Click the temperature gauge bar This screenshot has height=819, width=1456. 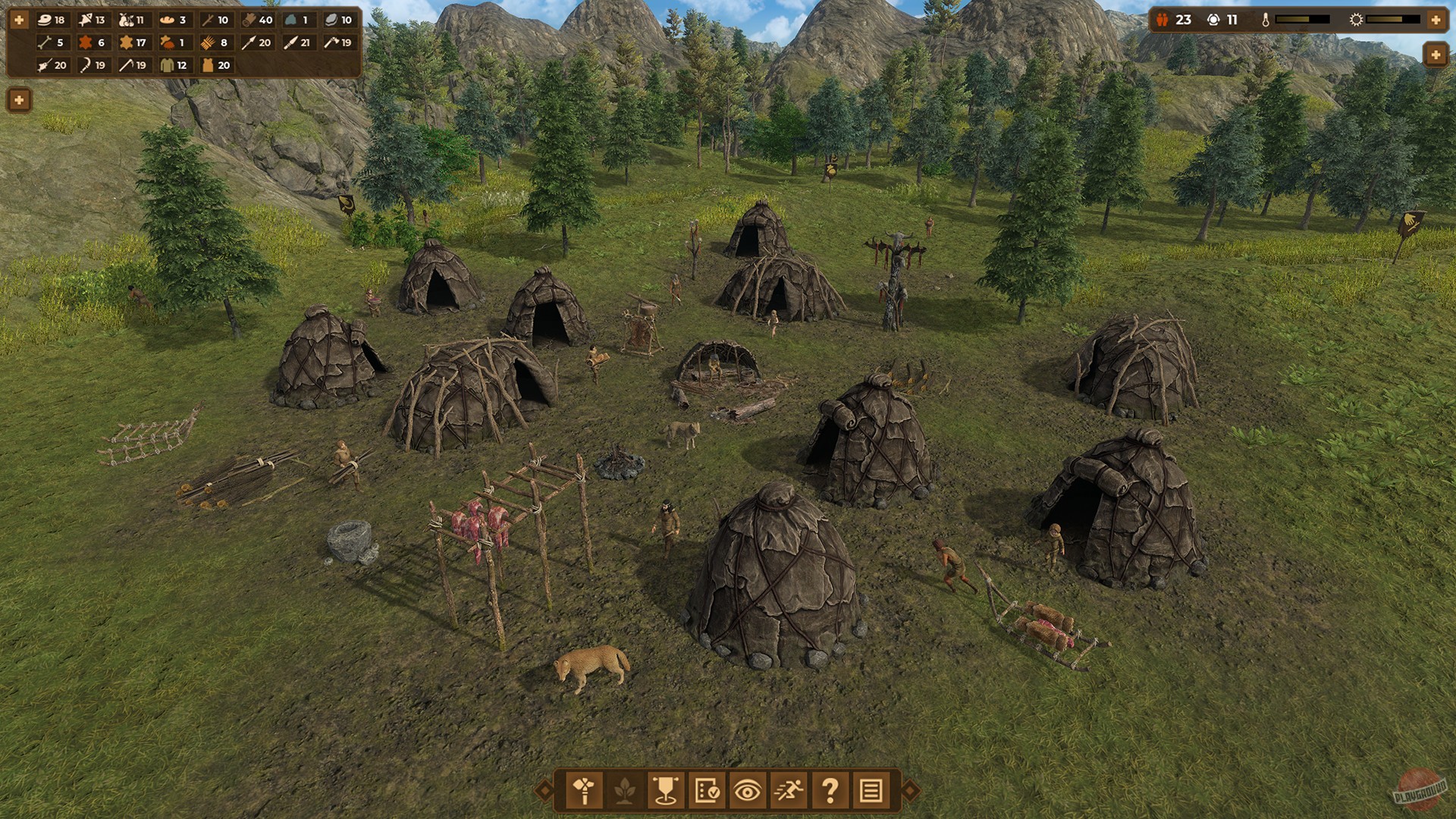[x=1304, y=19]
